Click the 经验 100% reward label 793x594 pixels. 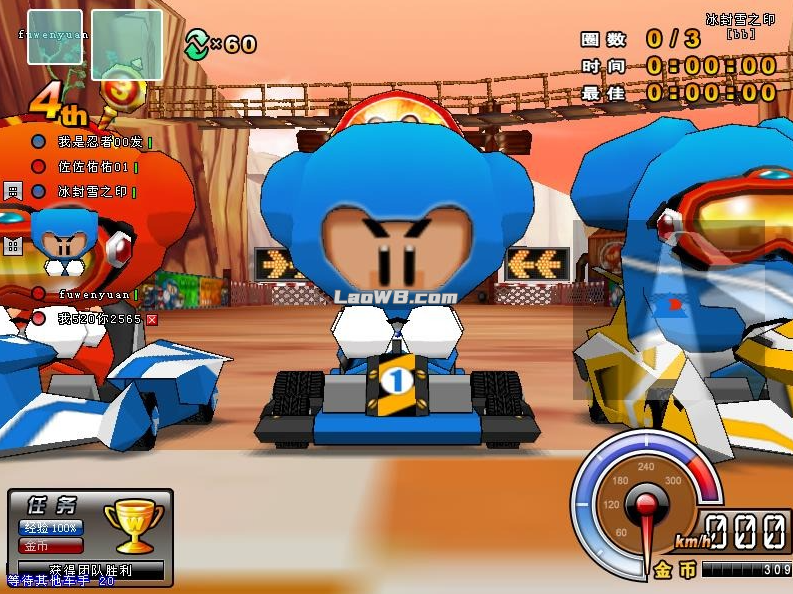tap(50, 528)
